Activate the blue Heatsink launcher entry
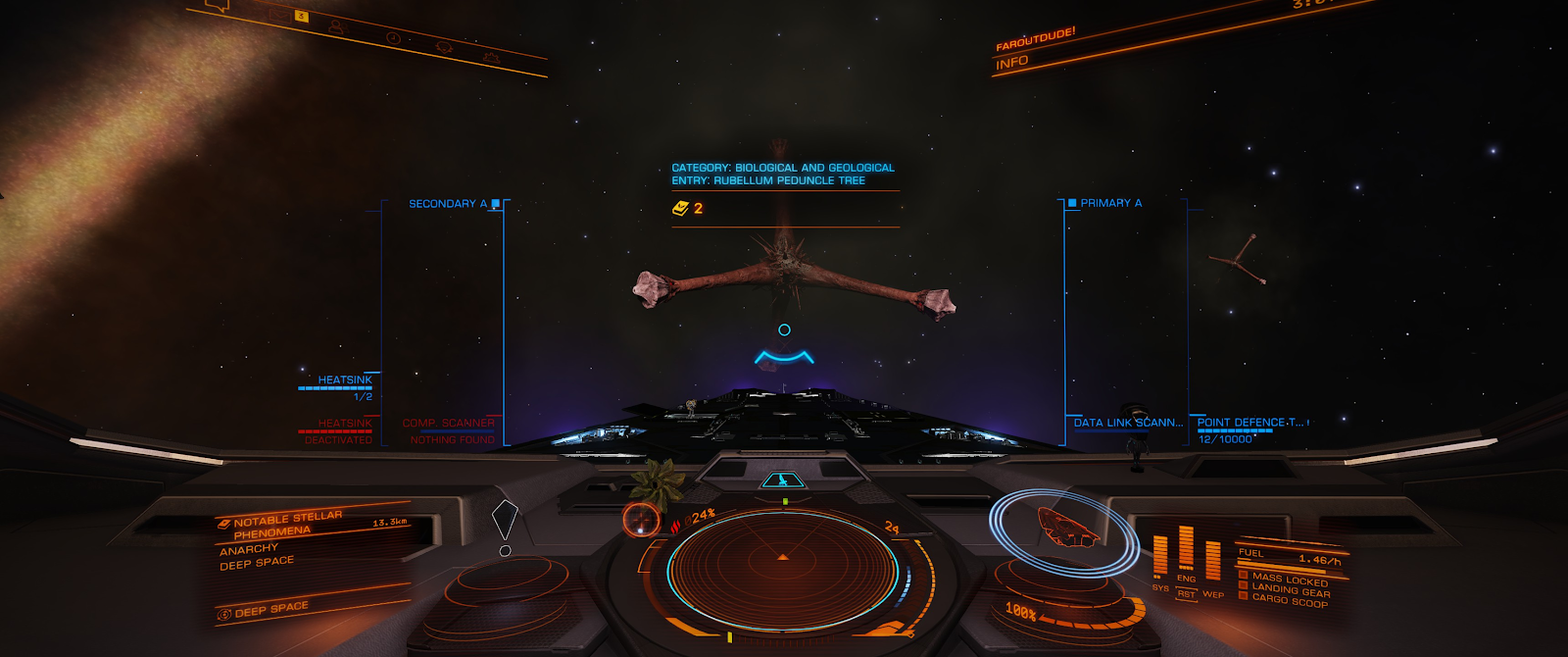The image size is (1568, 657). click(344, 380)
